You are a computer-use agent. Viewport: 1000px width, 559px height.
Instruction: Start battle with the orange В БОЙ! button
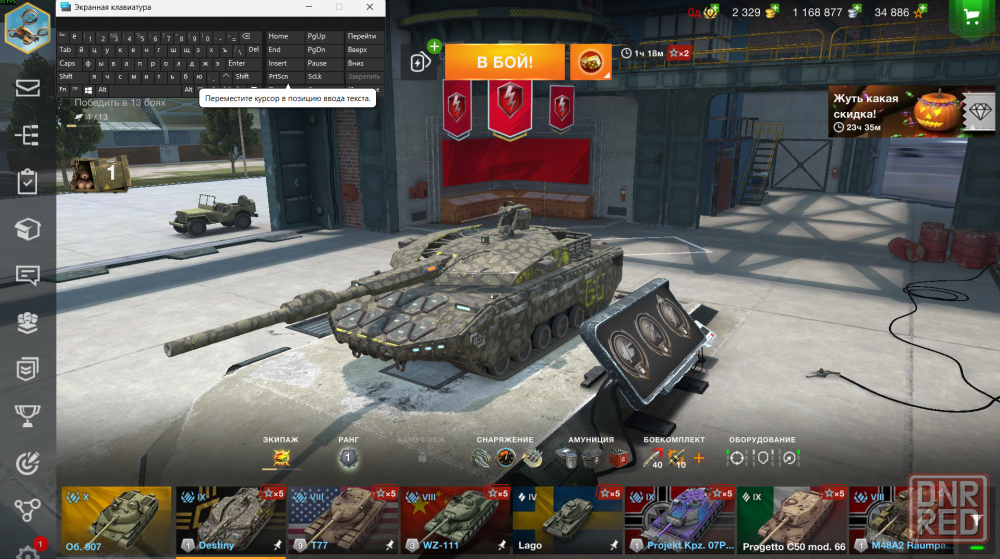[504, 62]
